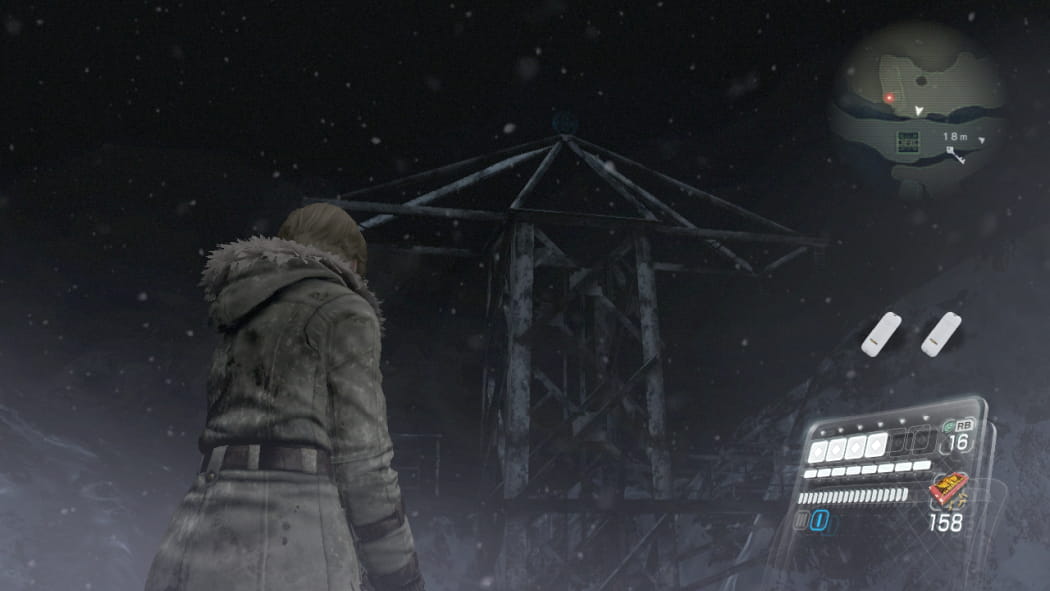Select the red objective marker on the minimap
Screen dimensions: 1050x591
click(x=888, y=98)
